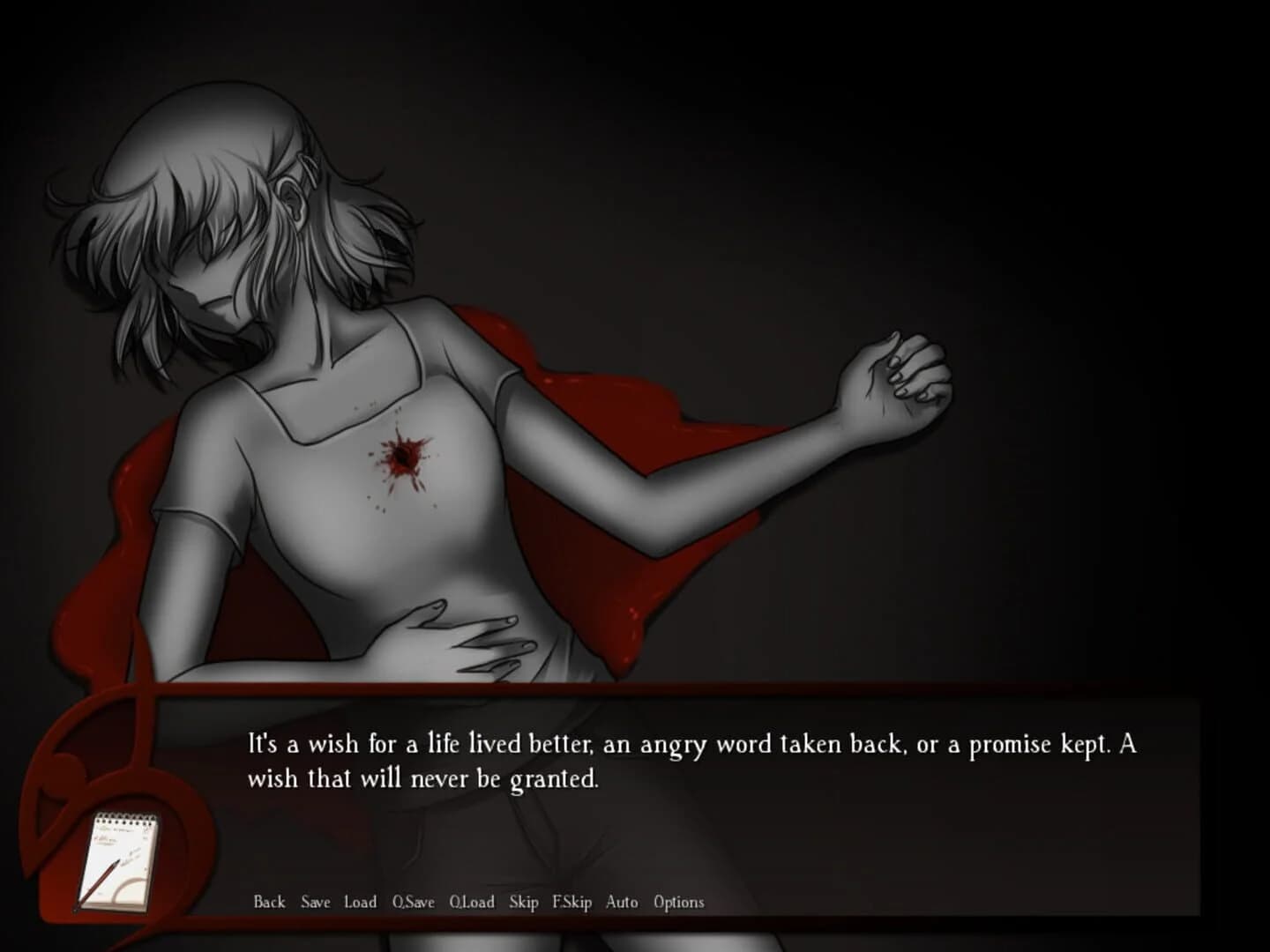Enable Auto mode
Image resolution: width=1270 pixels, height=952 pixels.
[621, 903]
